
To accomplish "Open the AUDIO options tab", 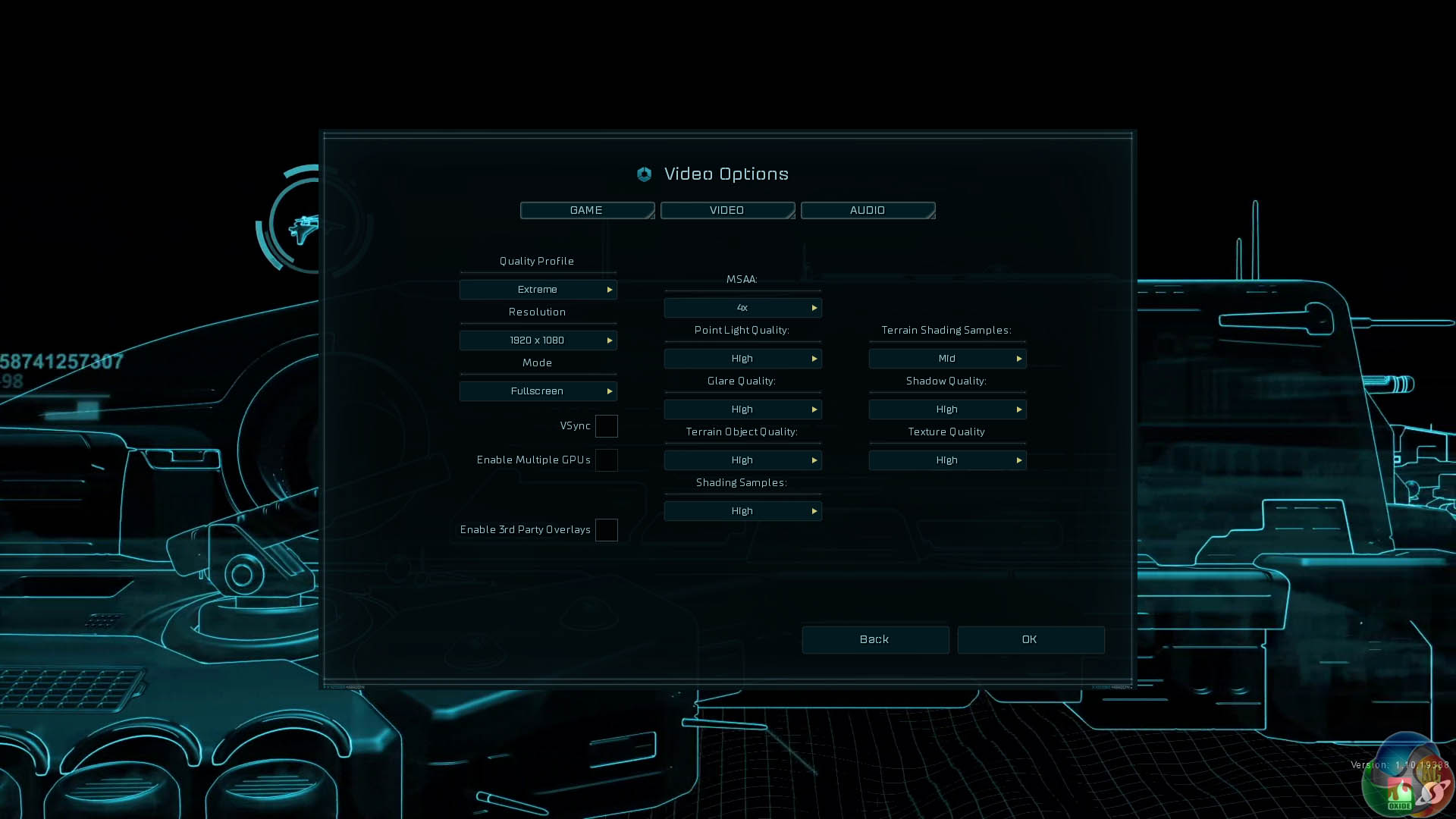I will (868, 210).
